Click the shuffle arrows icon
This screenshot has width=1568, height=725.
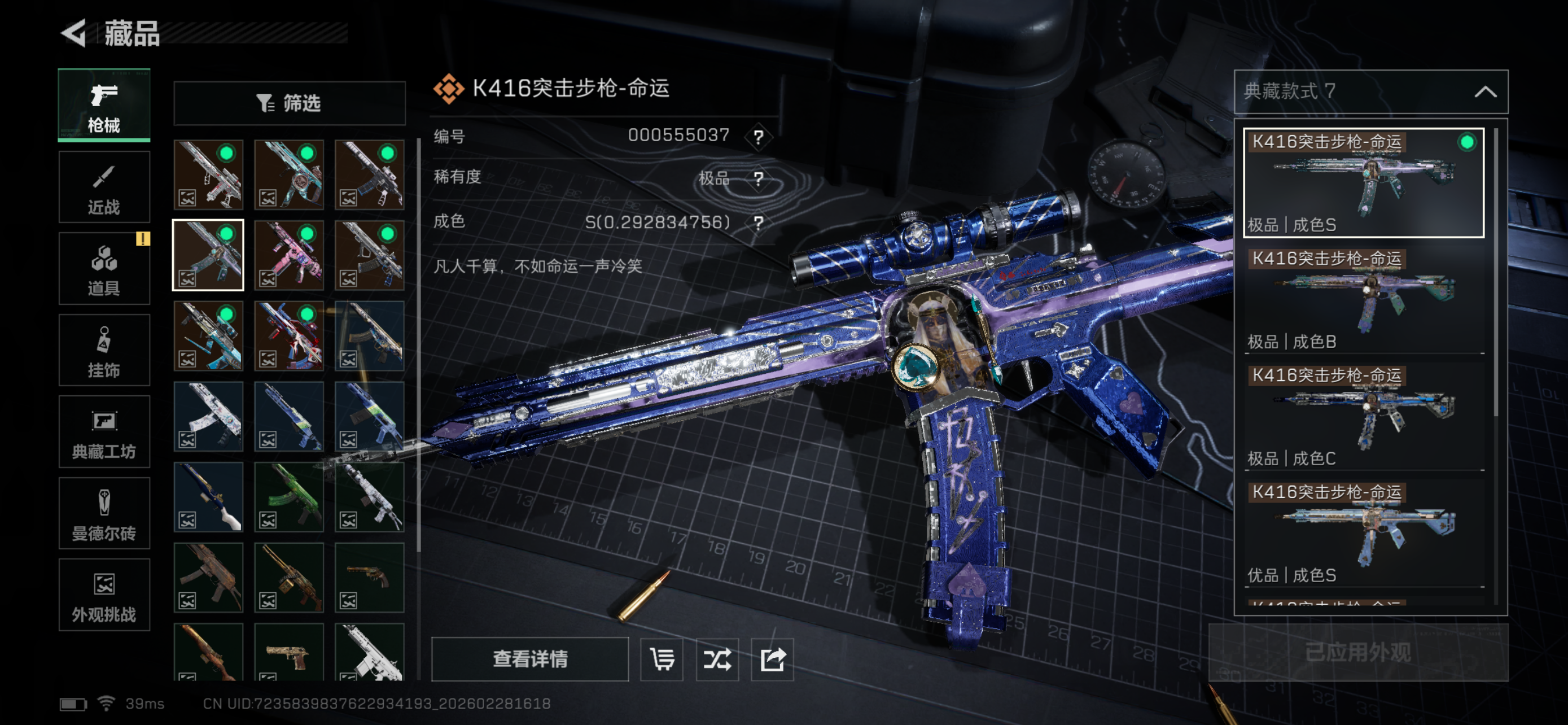(717, 658)
